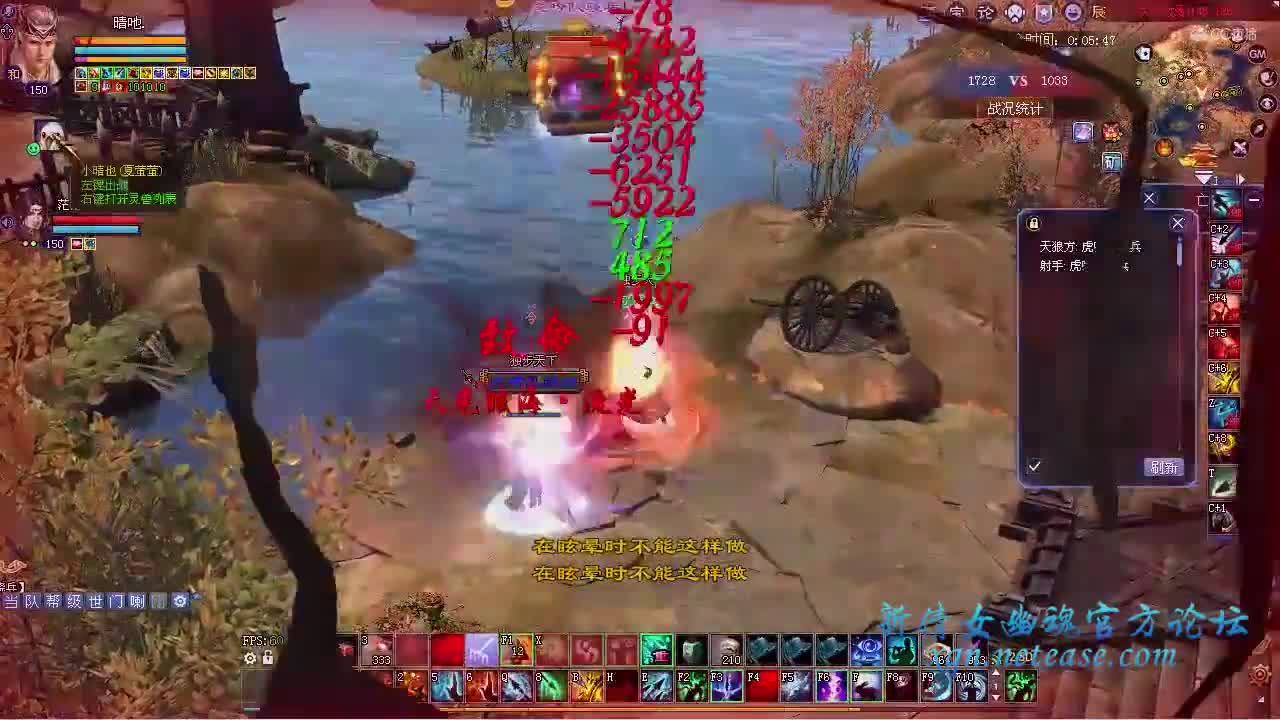Click the lock icon on the unit list header

point(1032,223)
